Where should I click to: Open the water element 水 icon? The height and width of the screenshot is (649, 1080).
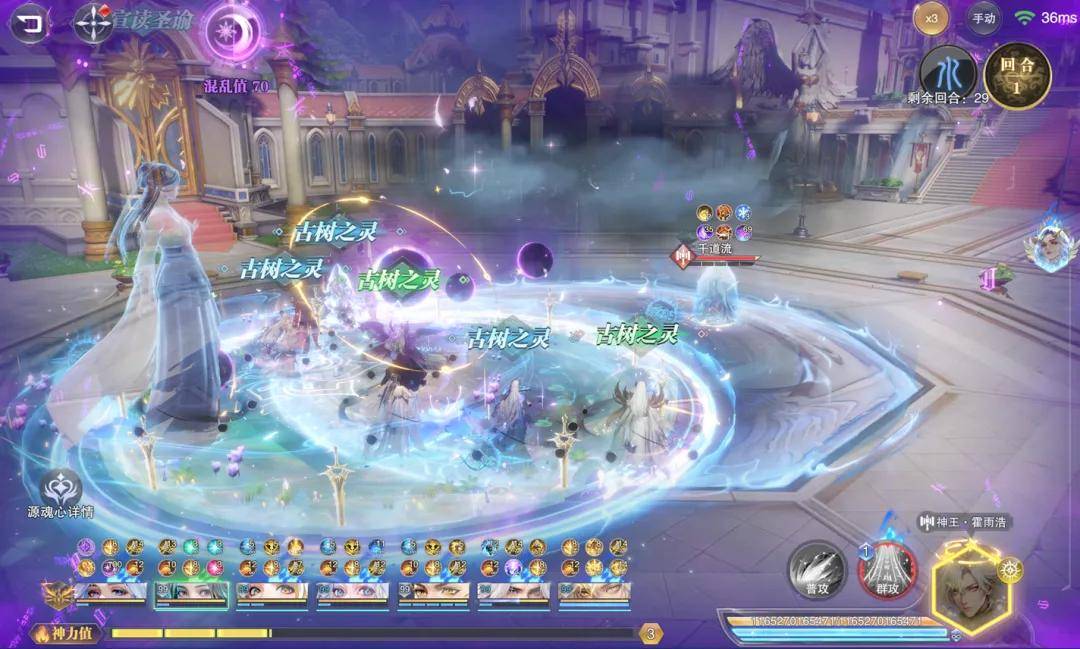coord(947,72)
